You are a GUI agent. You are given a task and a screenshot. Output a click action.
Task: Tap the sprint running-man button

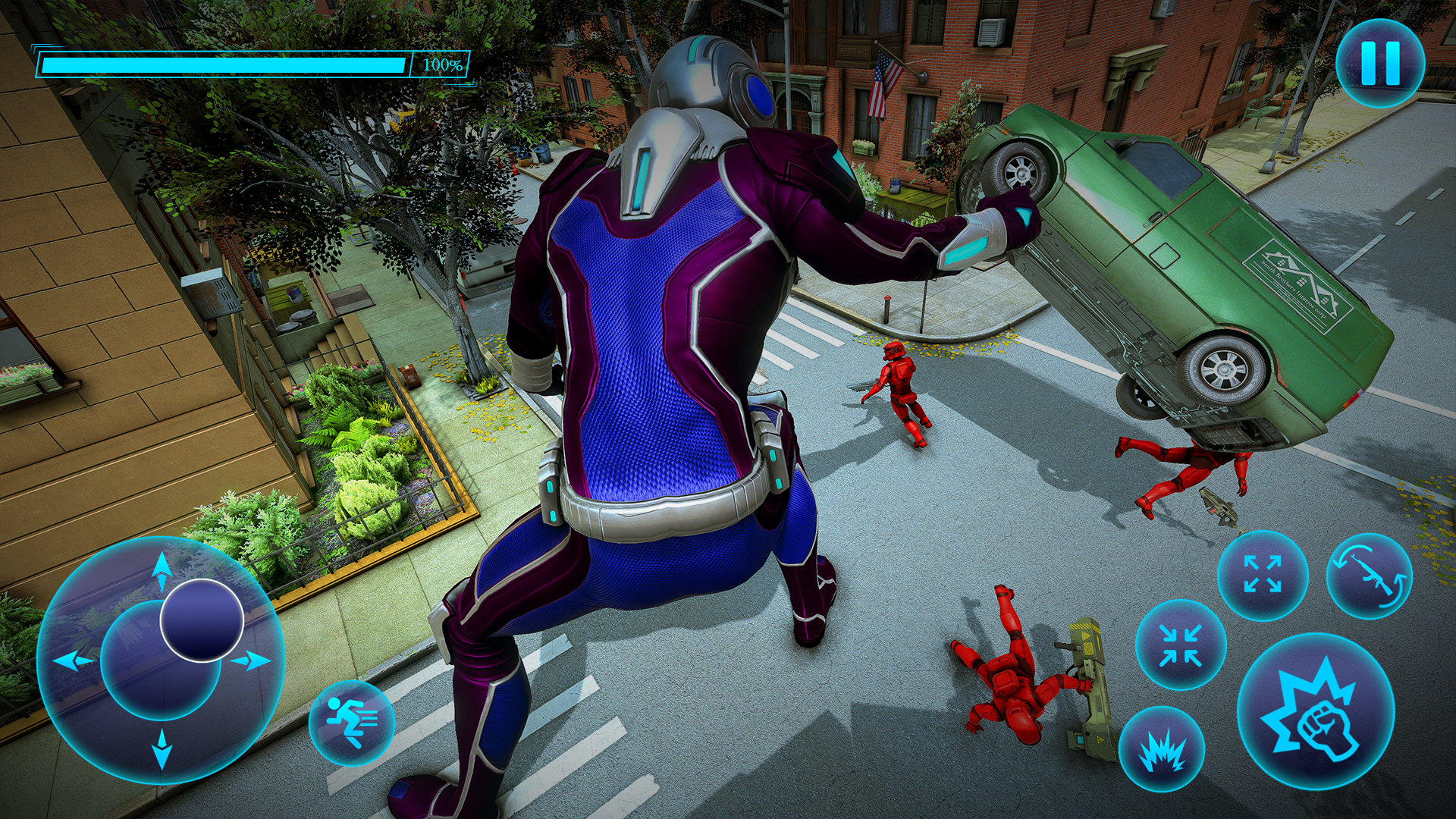[x=351, y=722]
